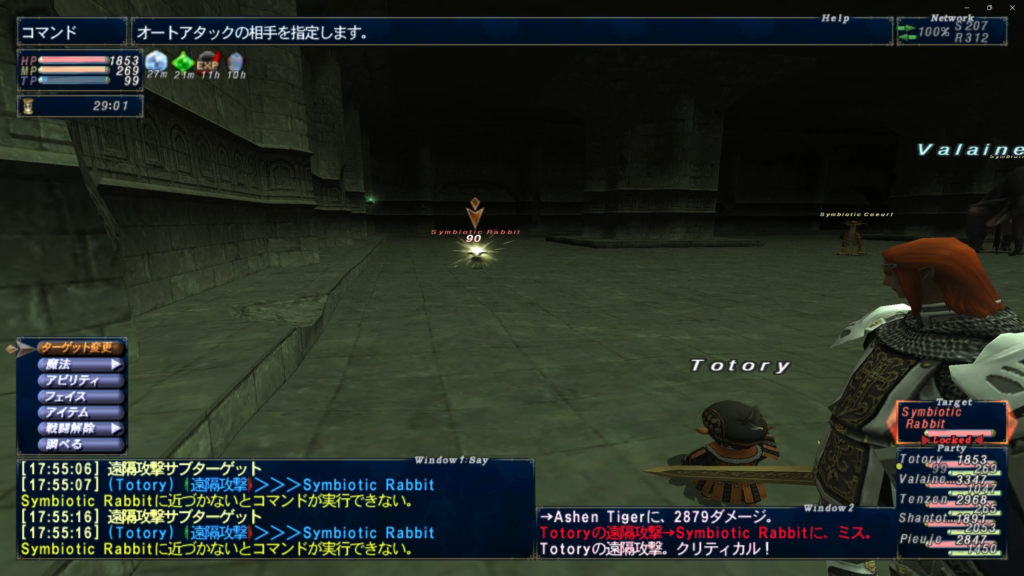The image size is (1024, 576).
Task: Click the blue crystal status buff icon
Action: pos(156,62)
